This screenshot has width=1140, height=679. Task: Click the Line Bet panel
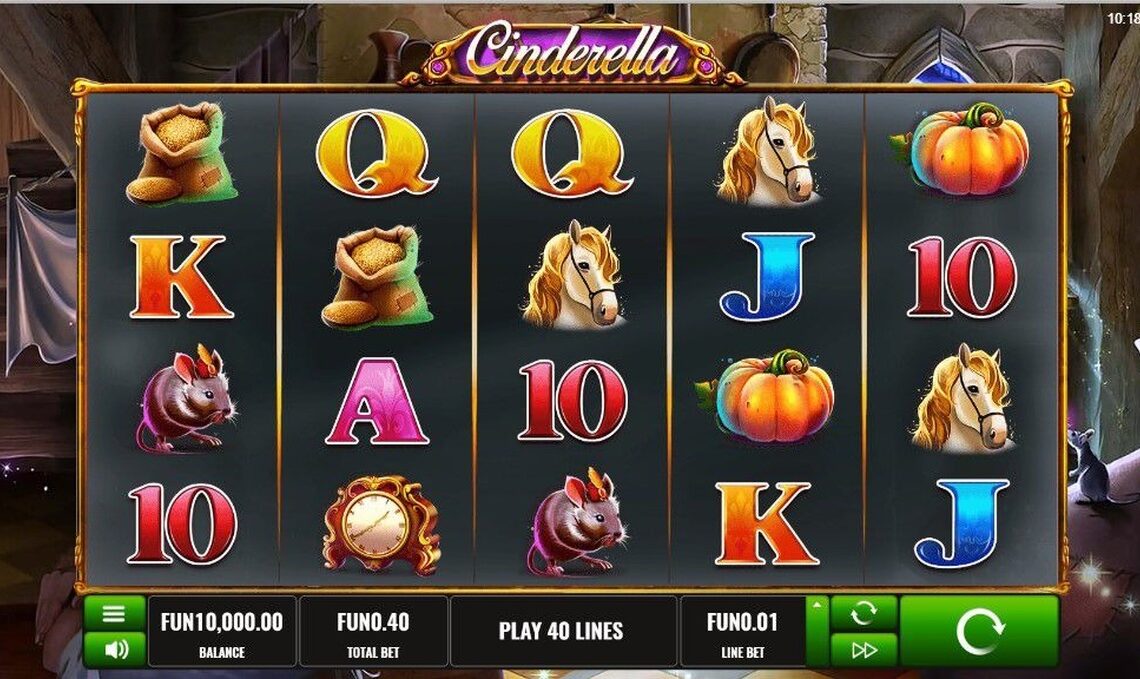click(x=742, y=632)
